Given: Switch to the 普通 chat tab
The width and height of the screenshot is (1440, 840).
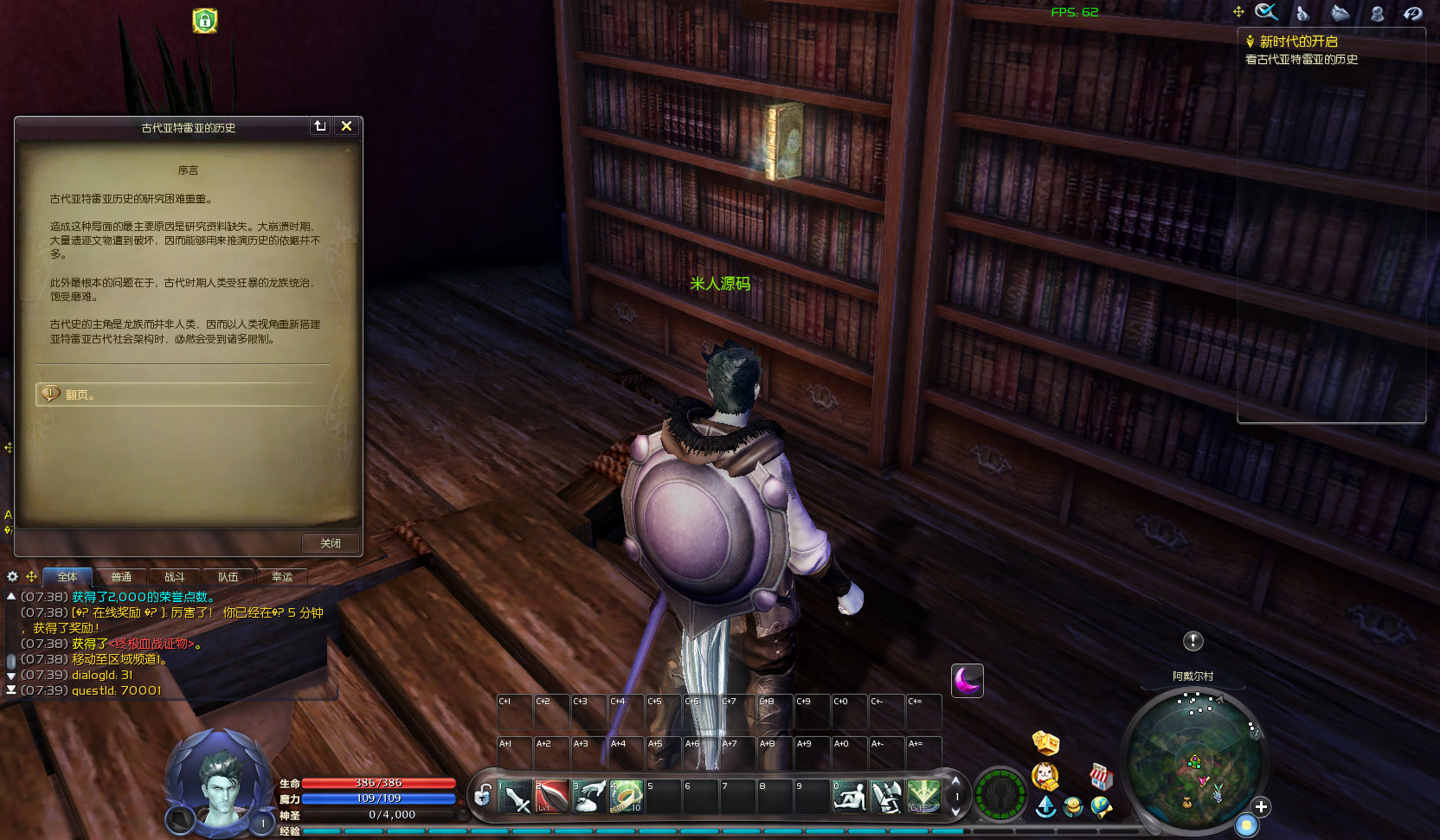Looking at the screenshot, I should pos(121,577).
